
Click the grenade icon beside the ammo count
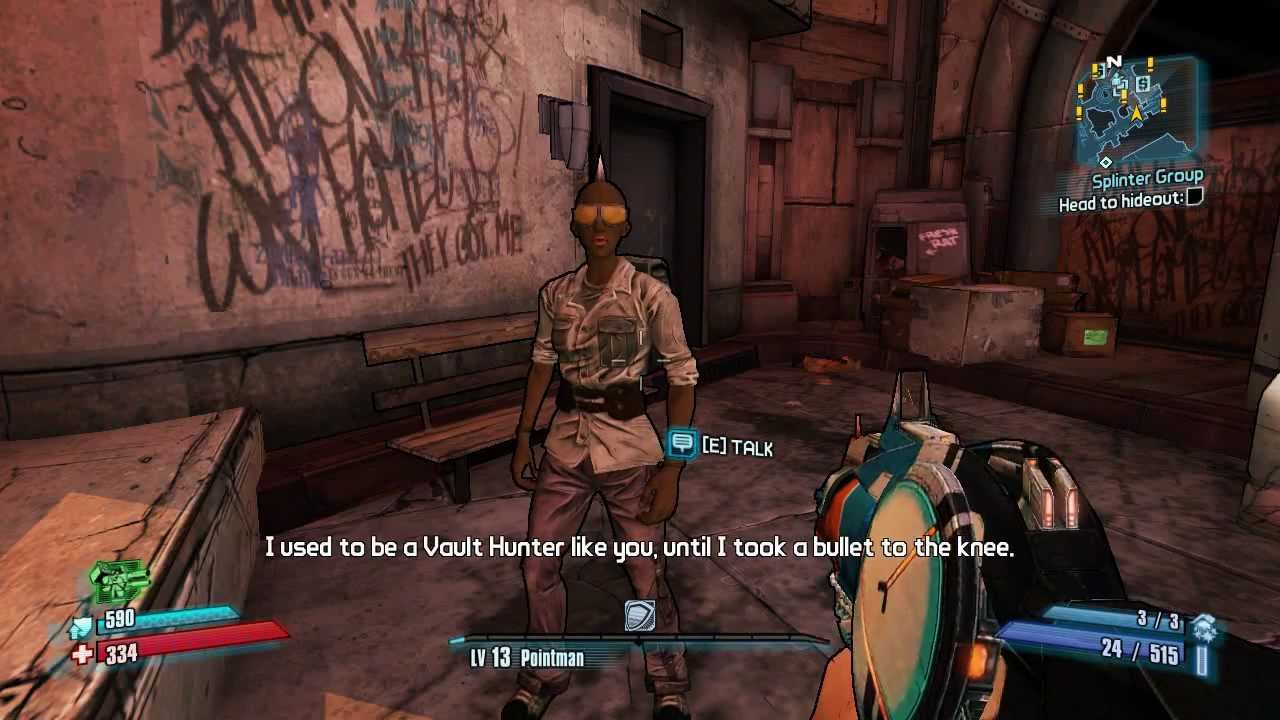point(1204,627)
